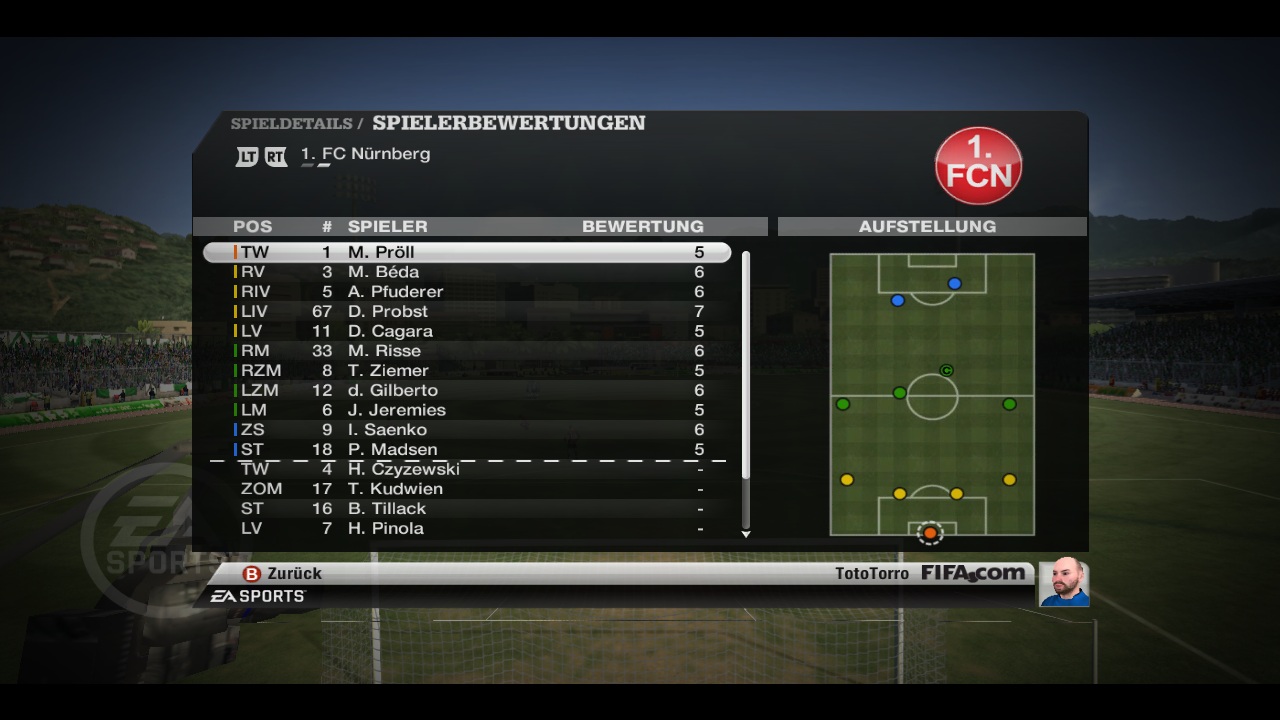Pick substitute B. Tillack row
The image size is (1280, 720).
(x=467, y=508)
